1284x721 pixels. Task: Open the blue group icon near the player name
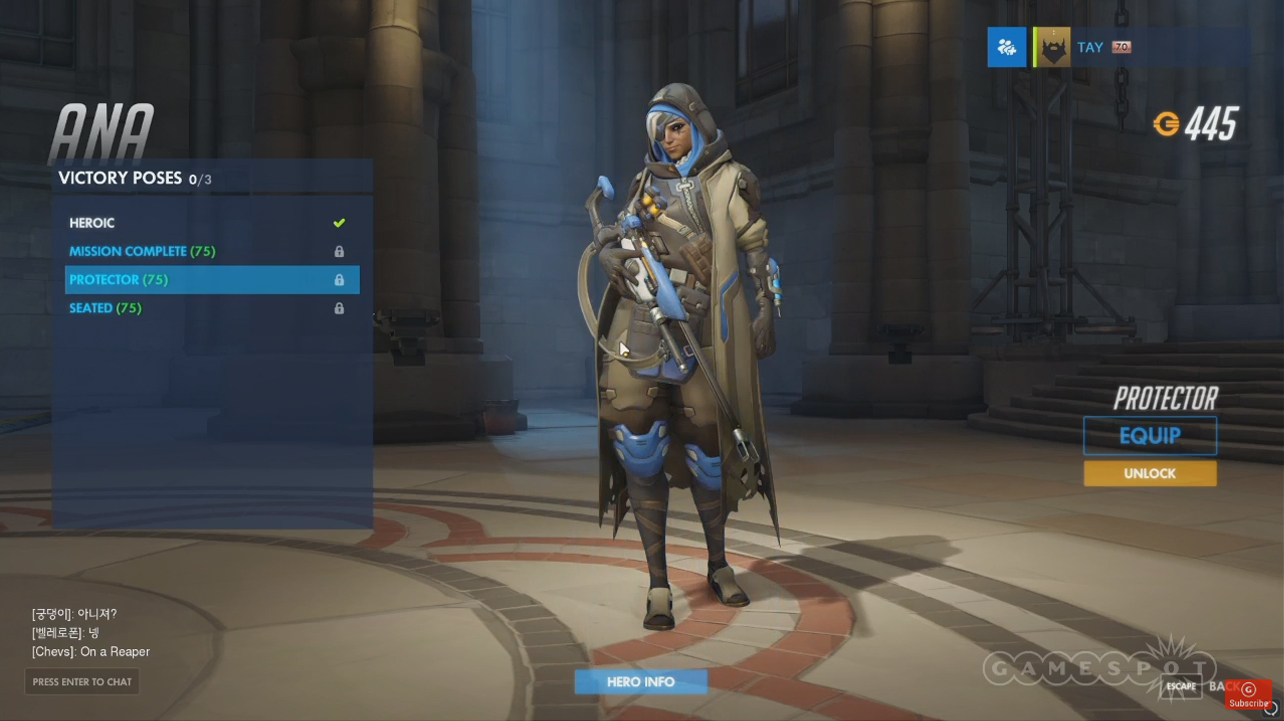tap(1006, 47)
